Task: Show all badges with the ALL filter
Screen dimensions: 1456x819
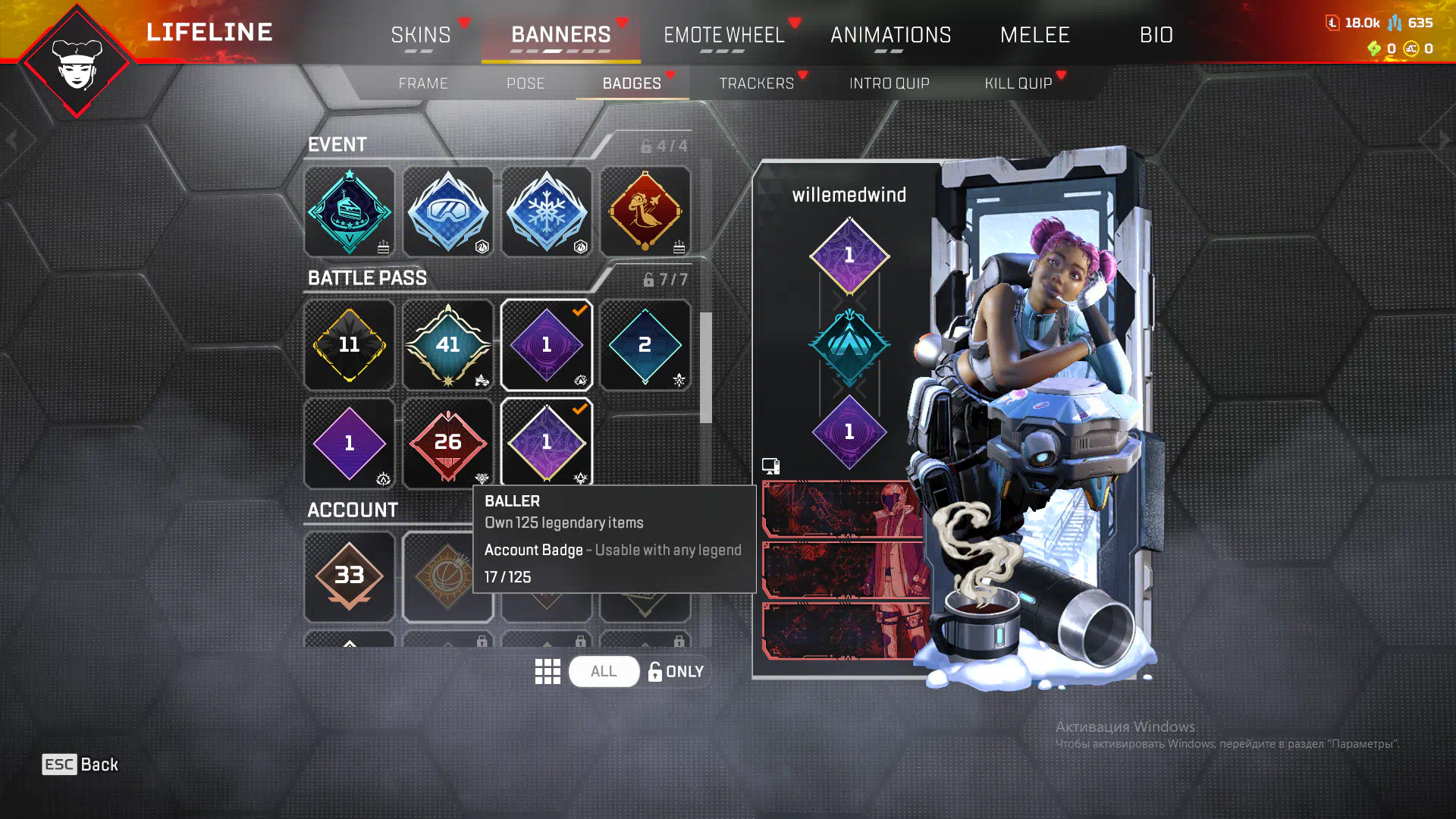Action: pyautogui.click(x=604, y=672)
